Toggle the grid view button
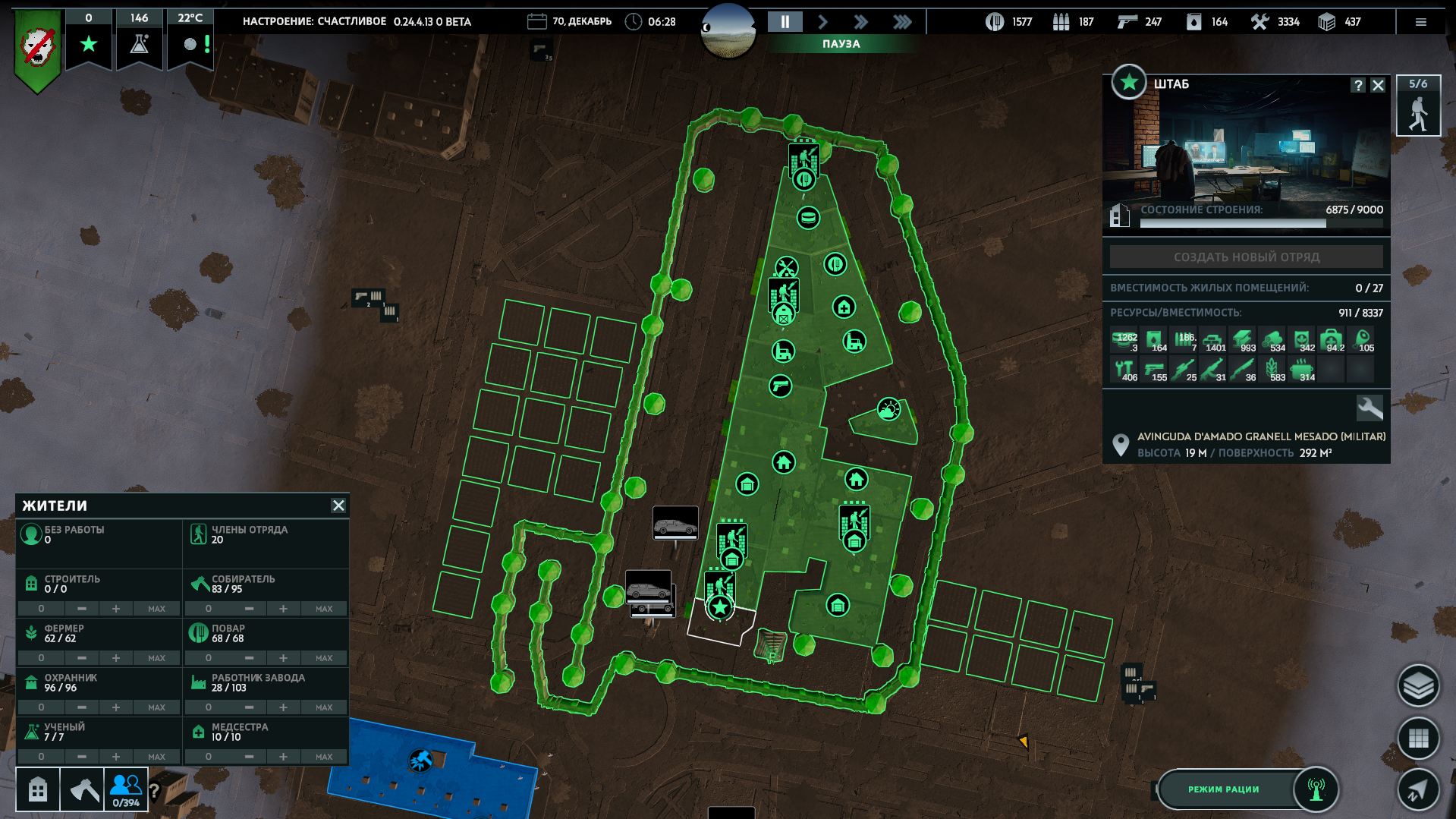1456x819 pixels. pos(1417,738)
